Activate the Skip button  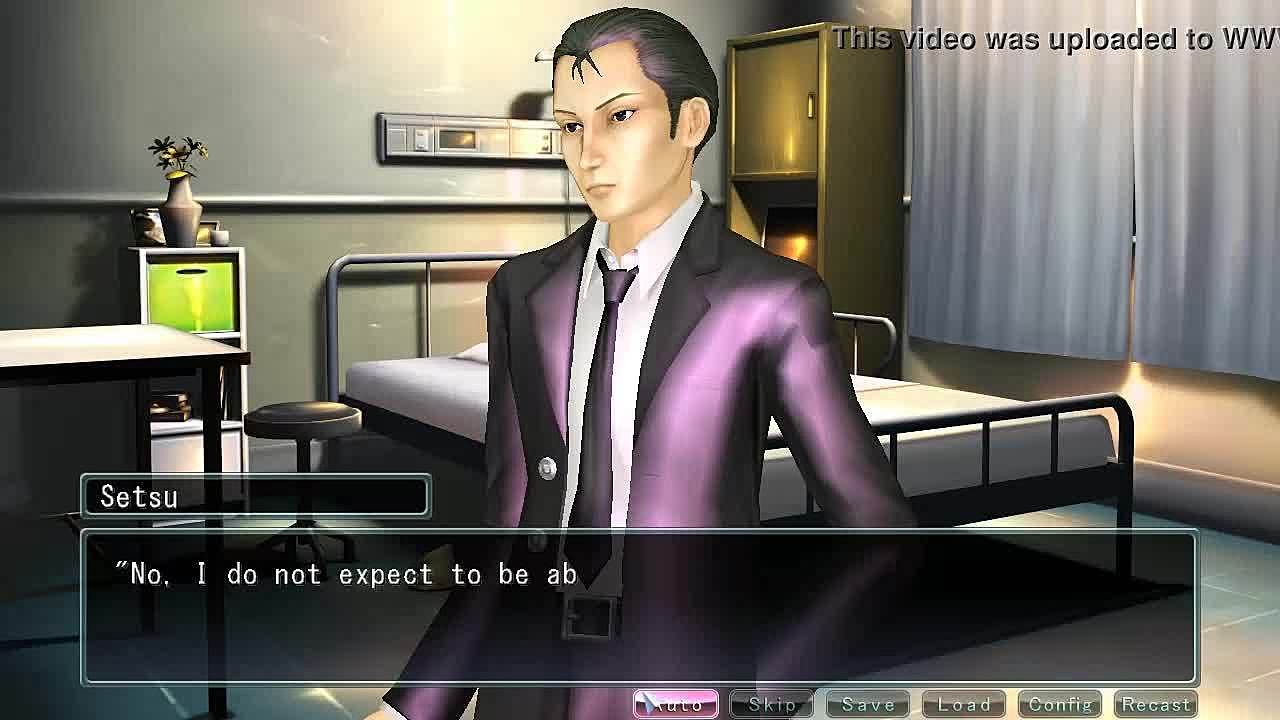pyautogui.click(x=771, y=704)
